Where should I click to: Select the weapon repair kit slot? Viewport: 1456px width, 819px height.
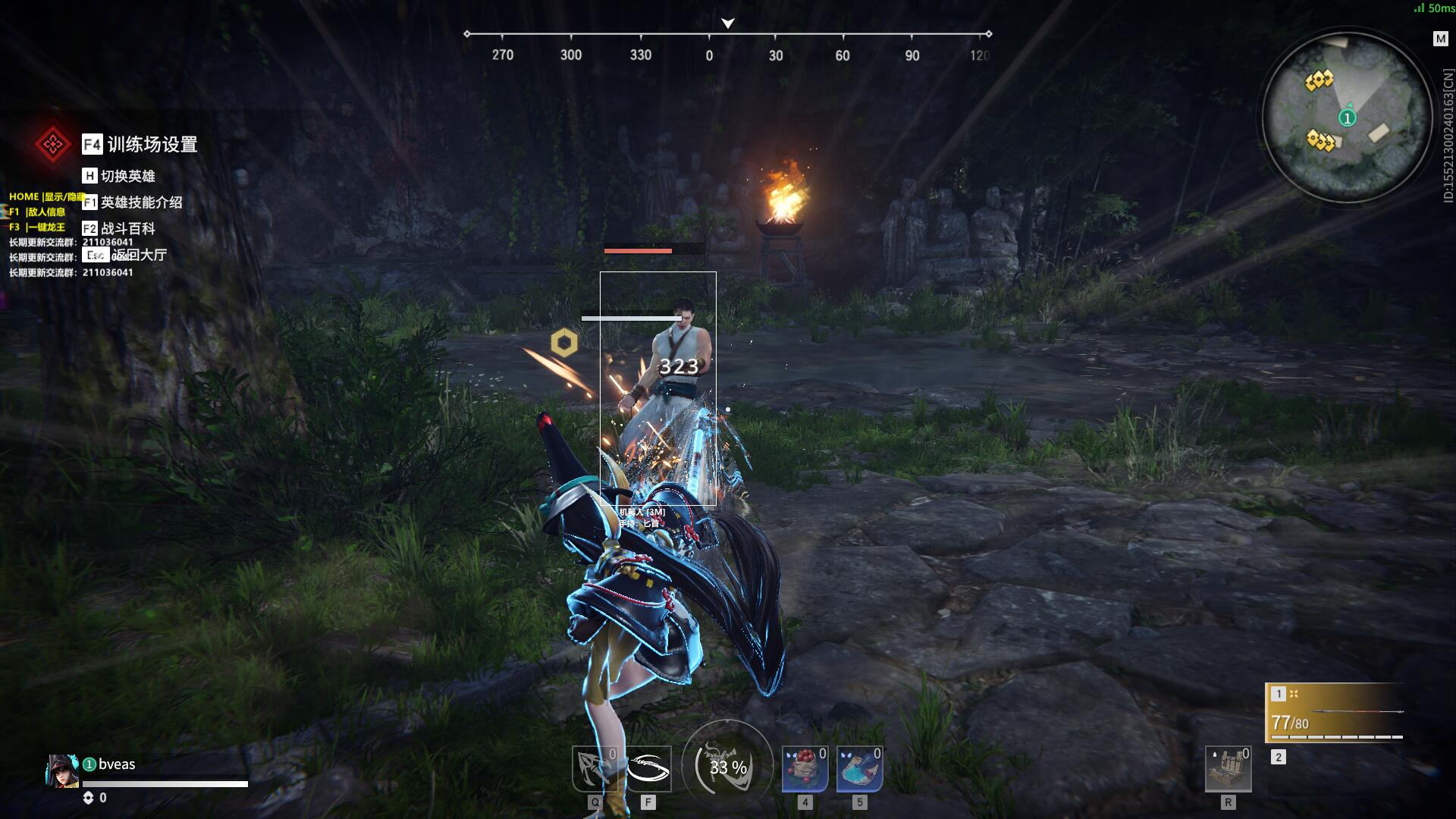pyautogui.click(x=1228, y=768)
